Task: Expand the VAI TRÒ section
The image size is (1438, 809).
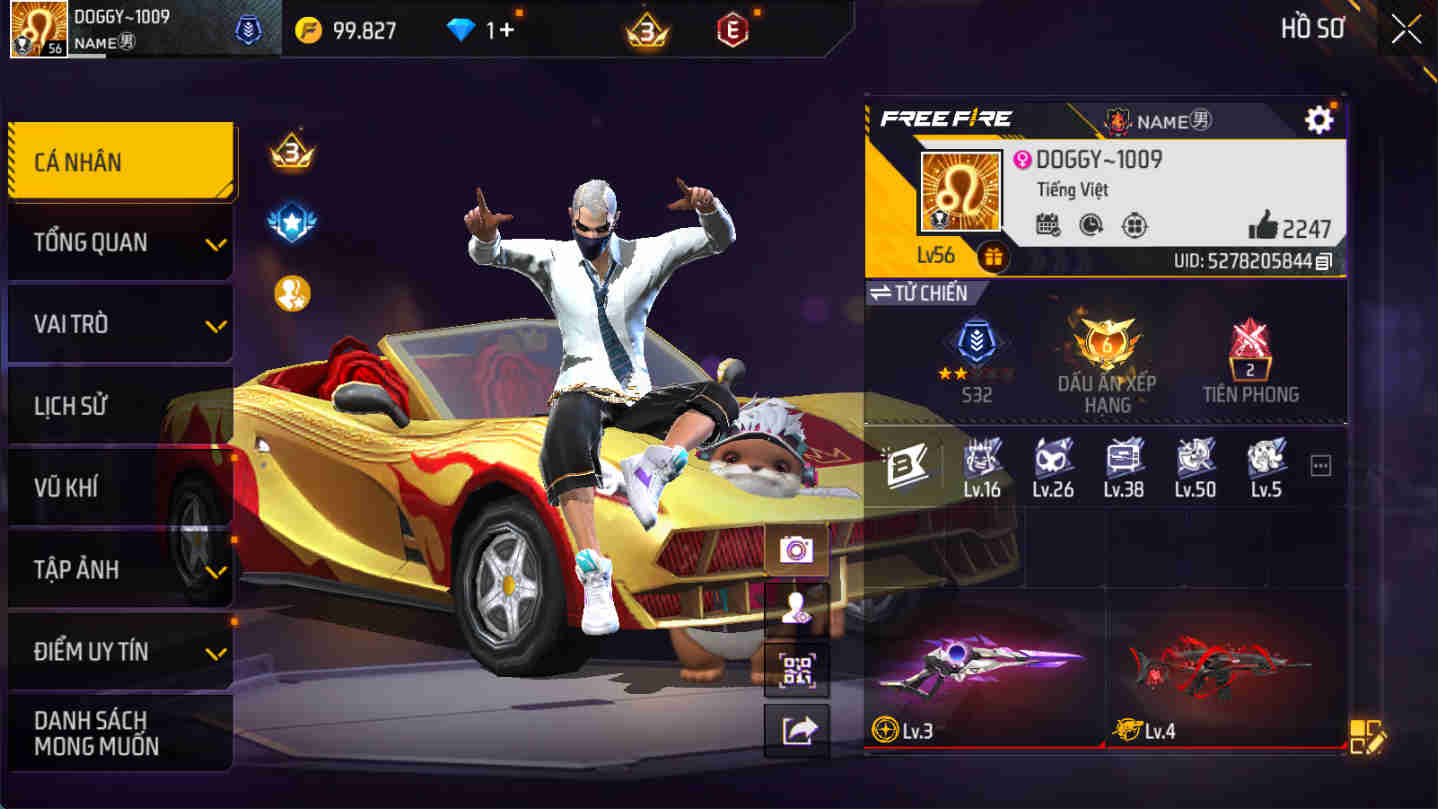Action: (x=120, y=324)
